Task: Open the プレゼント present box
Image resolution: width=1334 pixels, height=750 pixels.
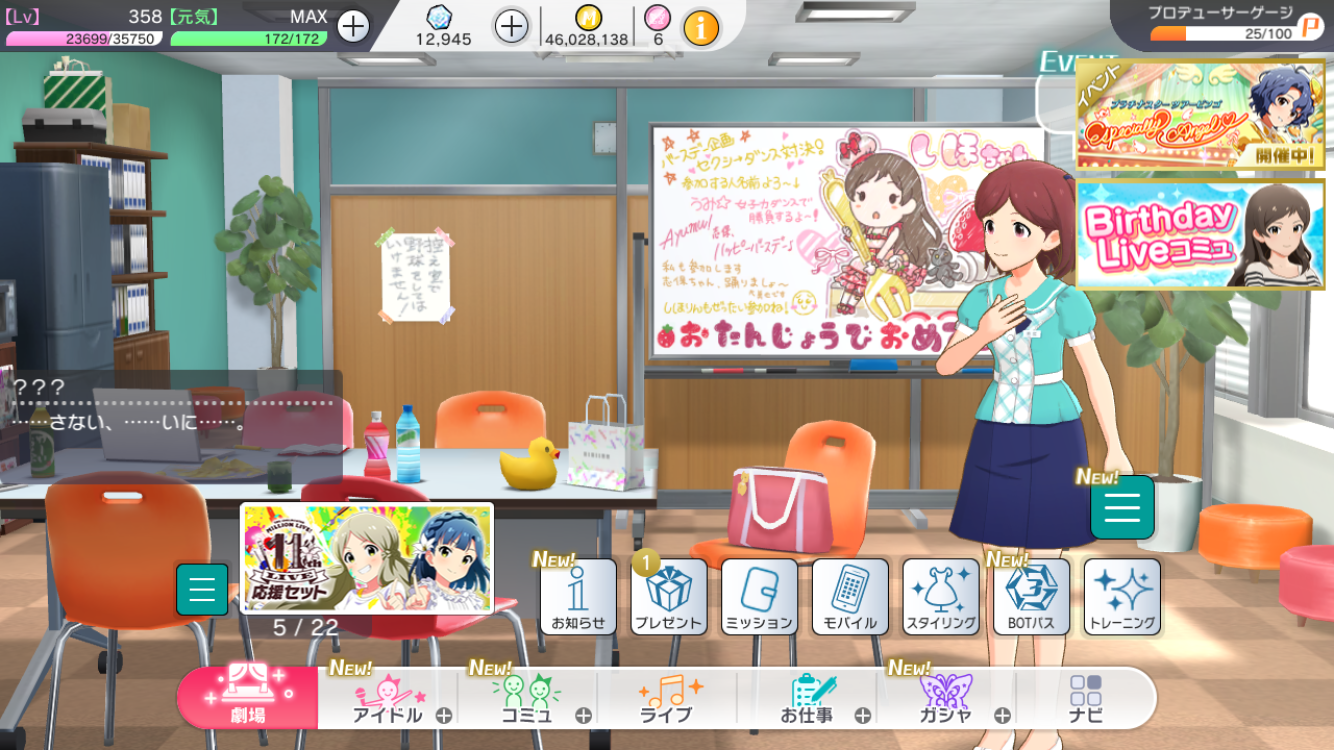Action: [669, 597]
